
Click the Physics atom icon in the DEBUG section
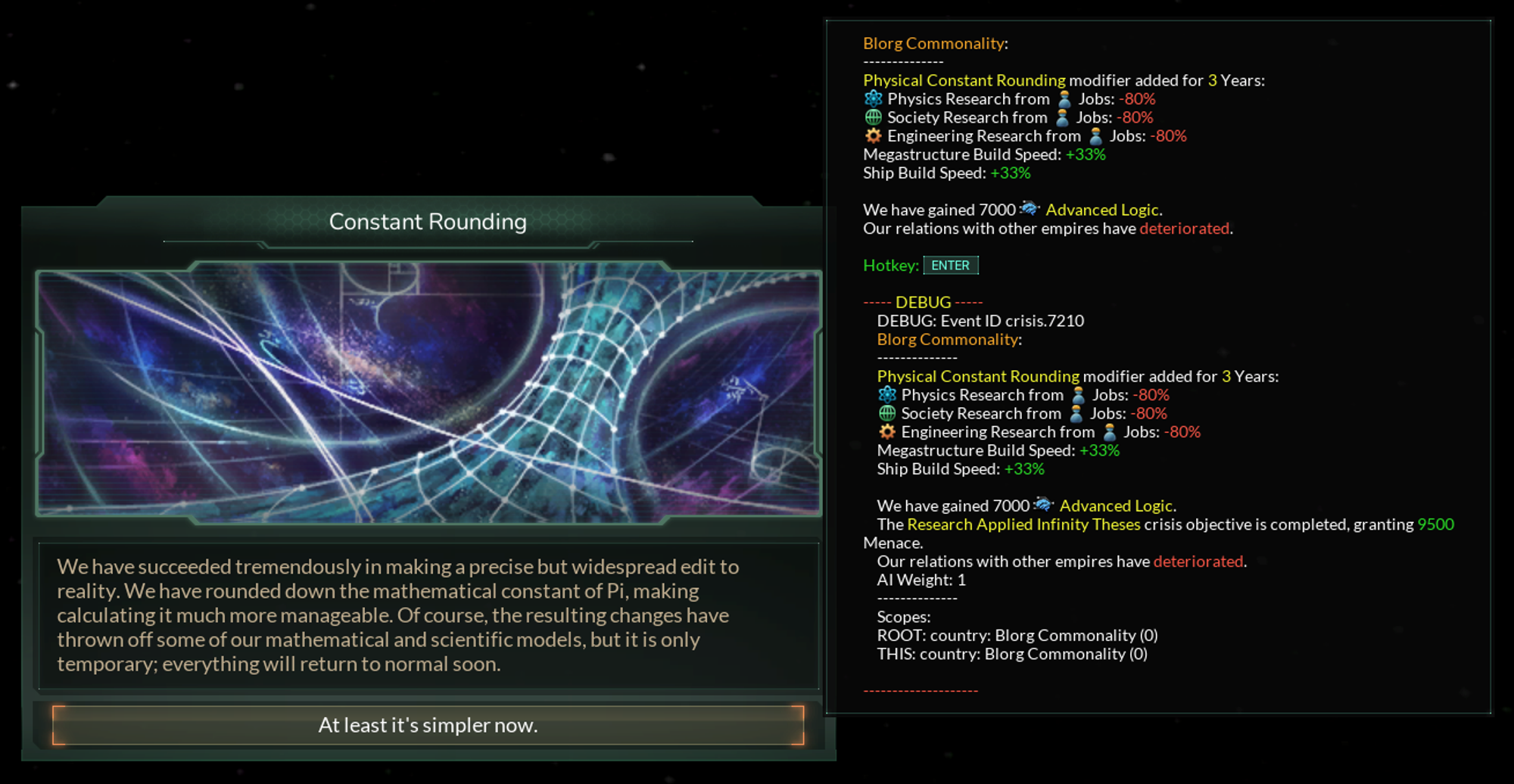tap(886, 394)
